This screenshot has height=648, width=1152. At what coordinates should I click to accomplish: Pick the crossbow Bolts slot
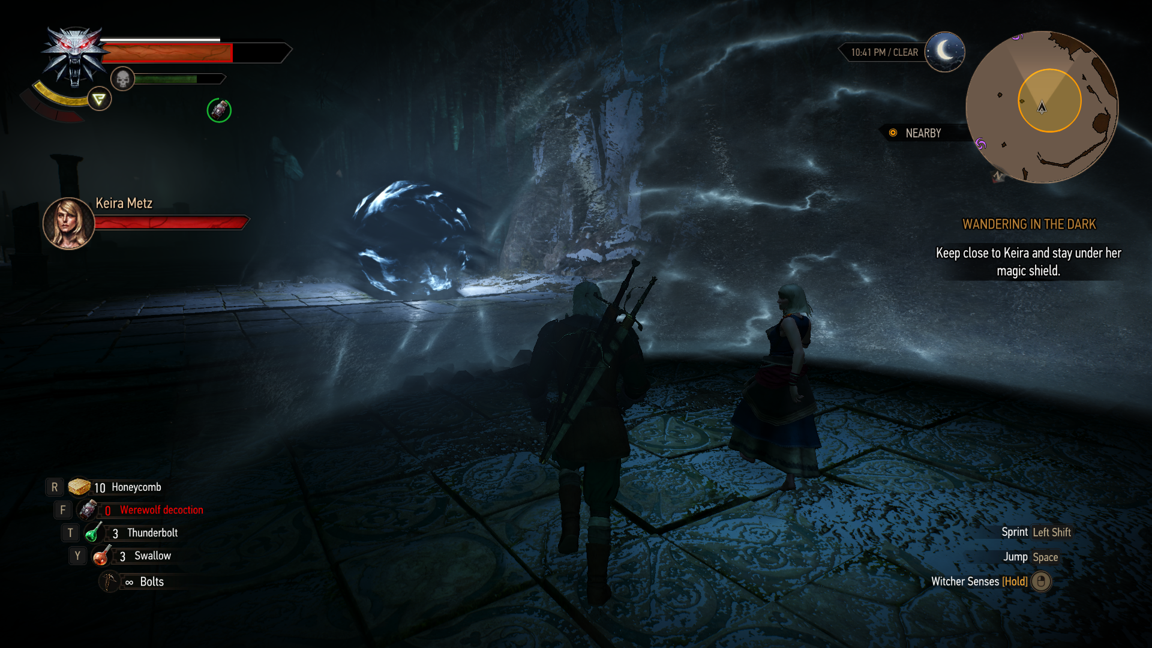[x=110, y=581]
